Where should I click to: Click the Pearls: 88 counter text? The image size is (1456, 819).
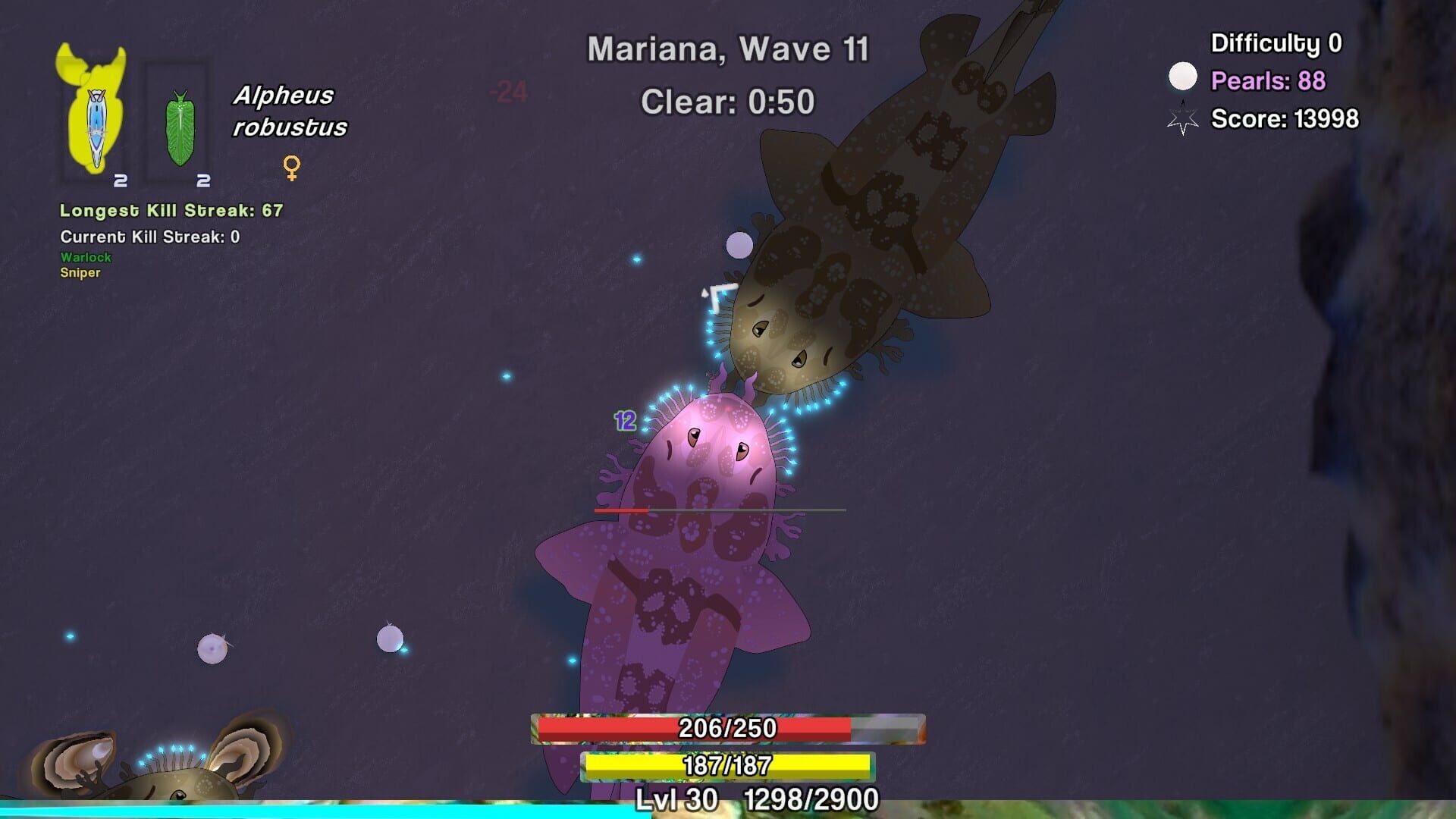click(1268, 81)
